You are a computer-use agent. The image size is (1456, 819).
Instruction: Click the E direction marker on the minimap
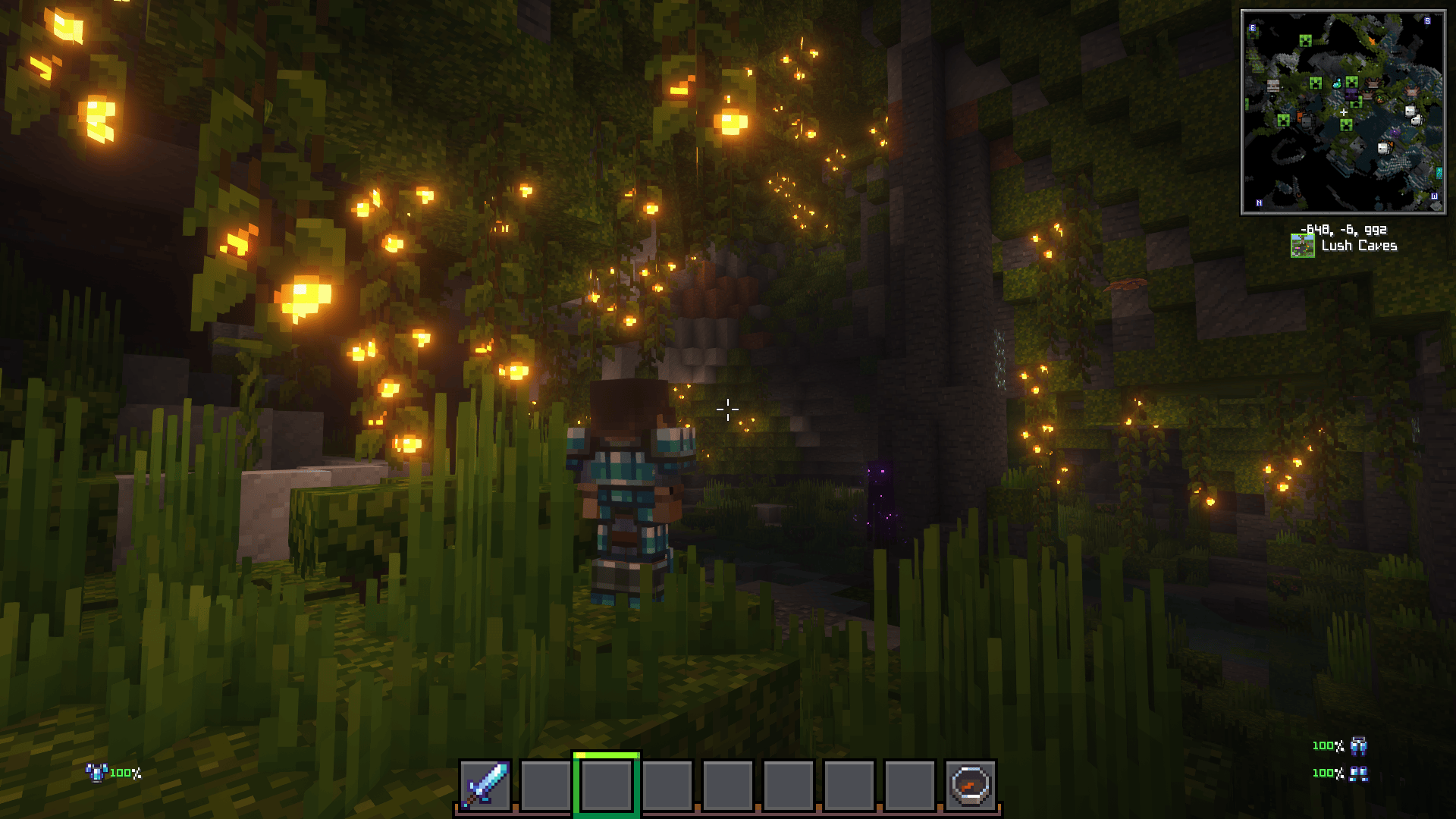pyautogui.click(x=1252, y=27)
